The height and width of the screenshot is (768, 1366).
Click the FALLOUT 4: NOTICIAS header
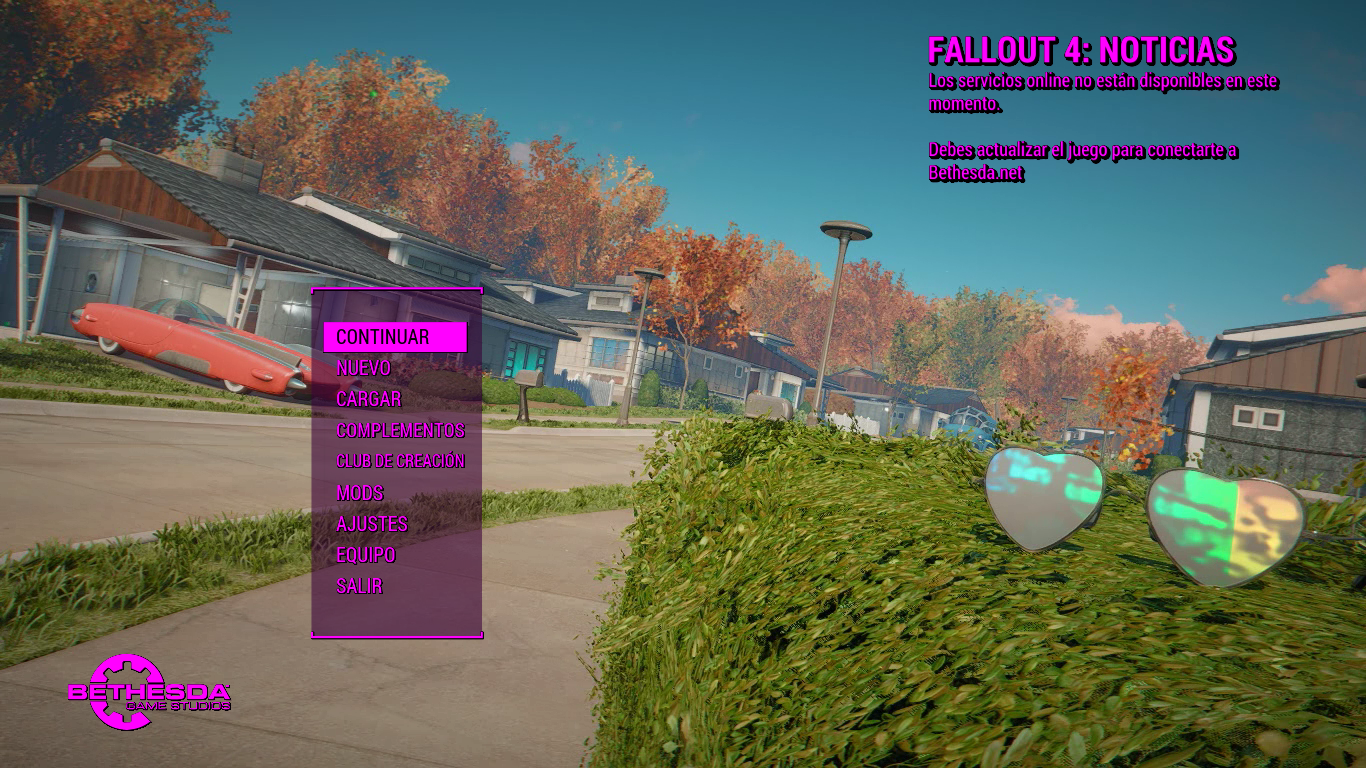pos(1083,48)
